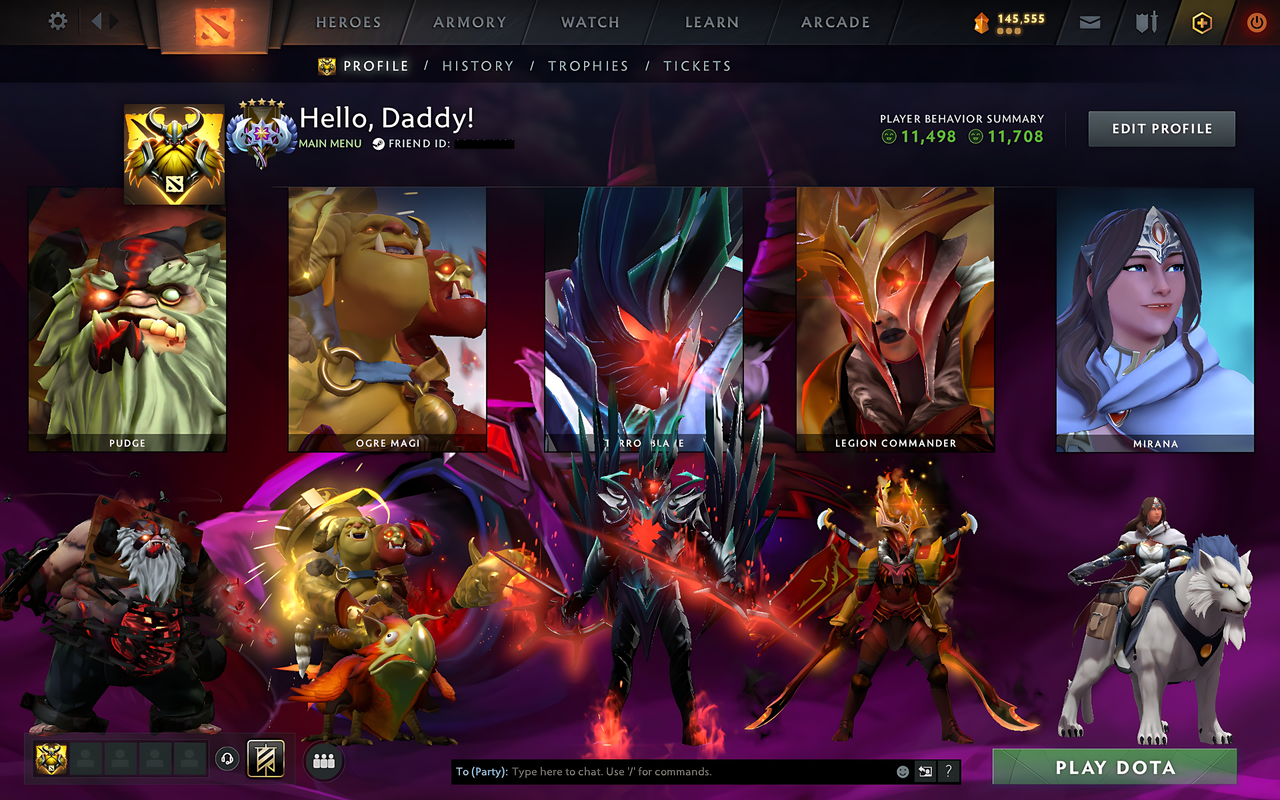
Task: Check mail notifications in the top bar
Action: 1089,21
